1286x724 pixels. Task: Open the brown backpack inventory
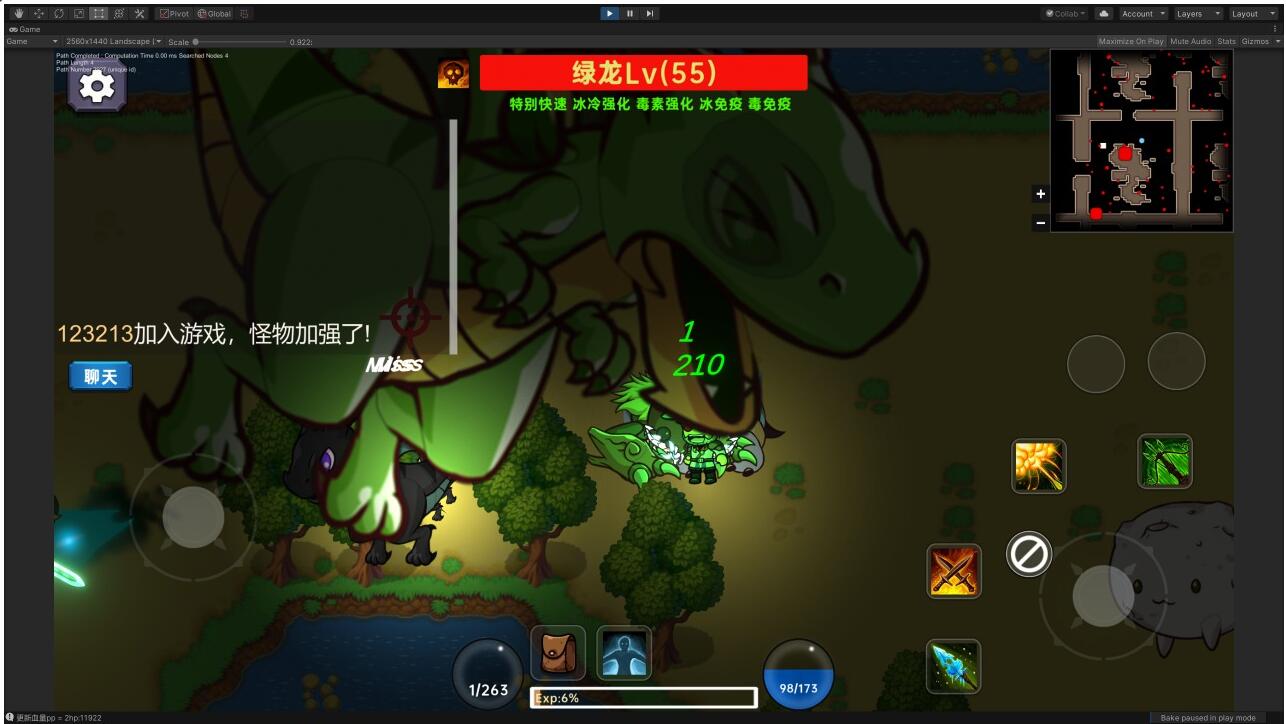pyautogui.click(x=558, y=653)
